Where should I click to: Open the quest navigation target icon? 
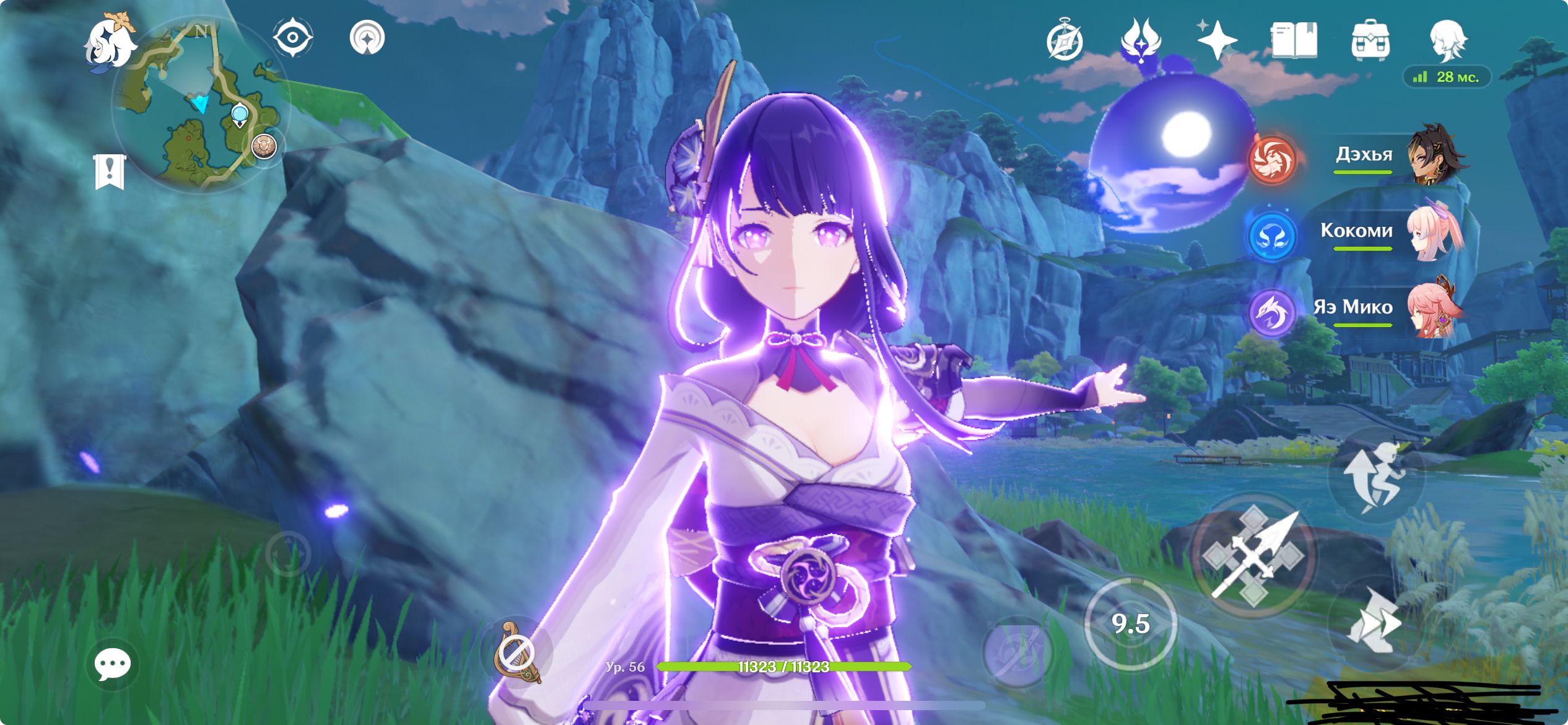(x=367, y=38)
